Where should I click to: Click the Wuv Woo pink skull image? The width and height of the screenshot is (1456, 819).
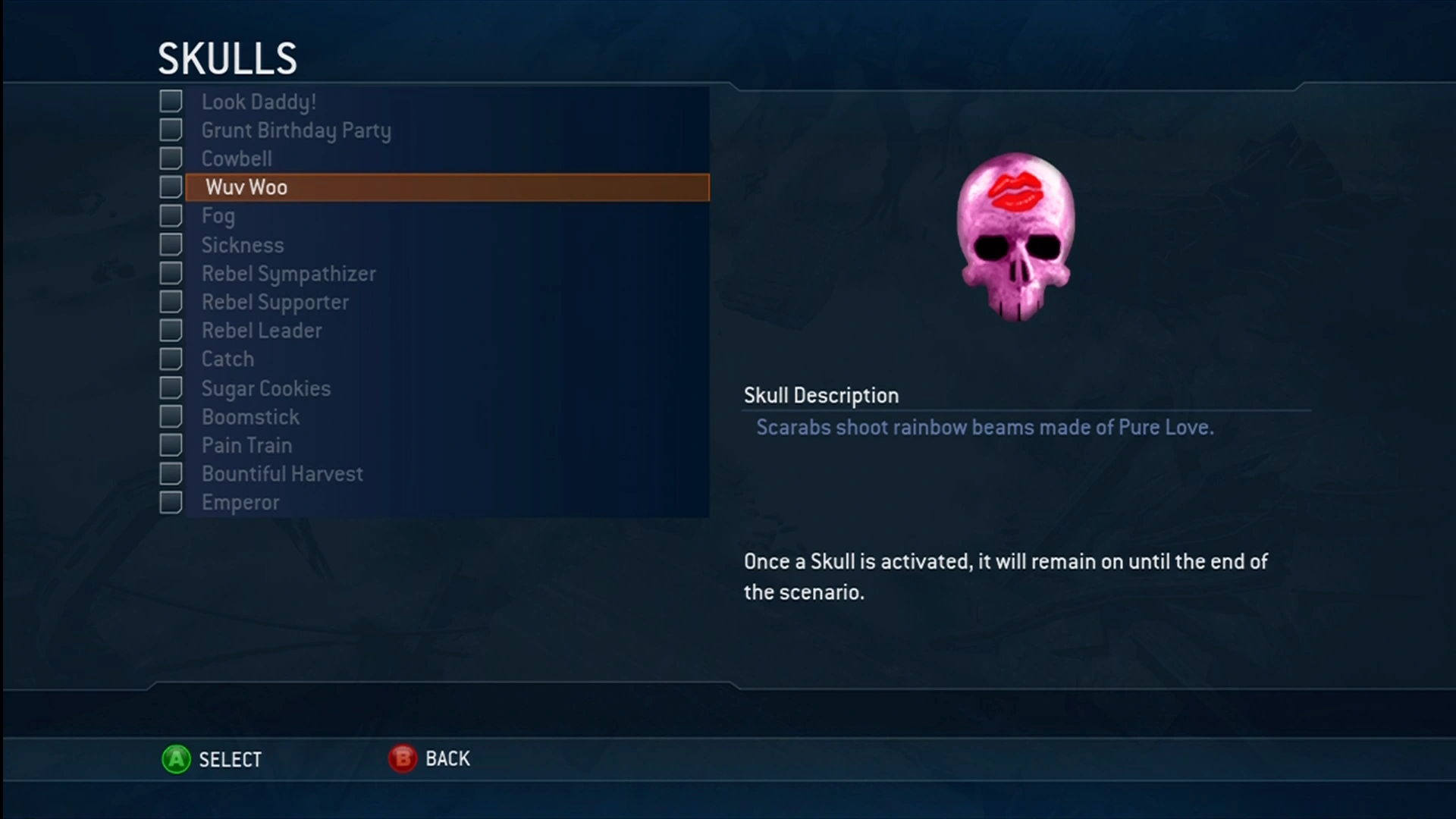[x=1016, y=239]
